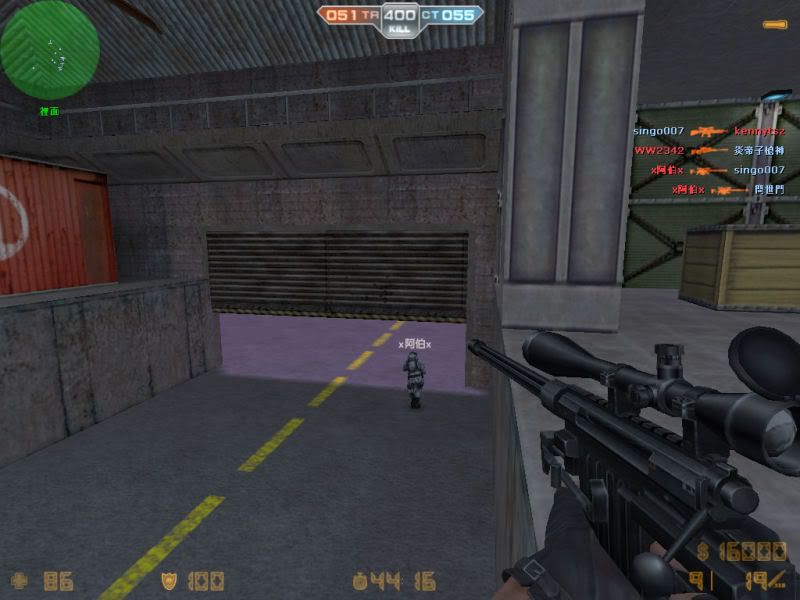Click the round timer clock icon
The height and width of the screenshot is (600, 800).
click(360, 580)
